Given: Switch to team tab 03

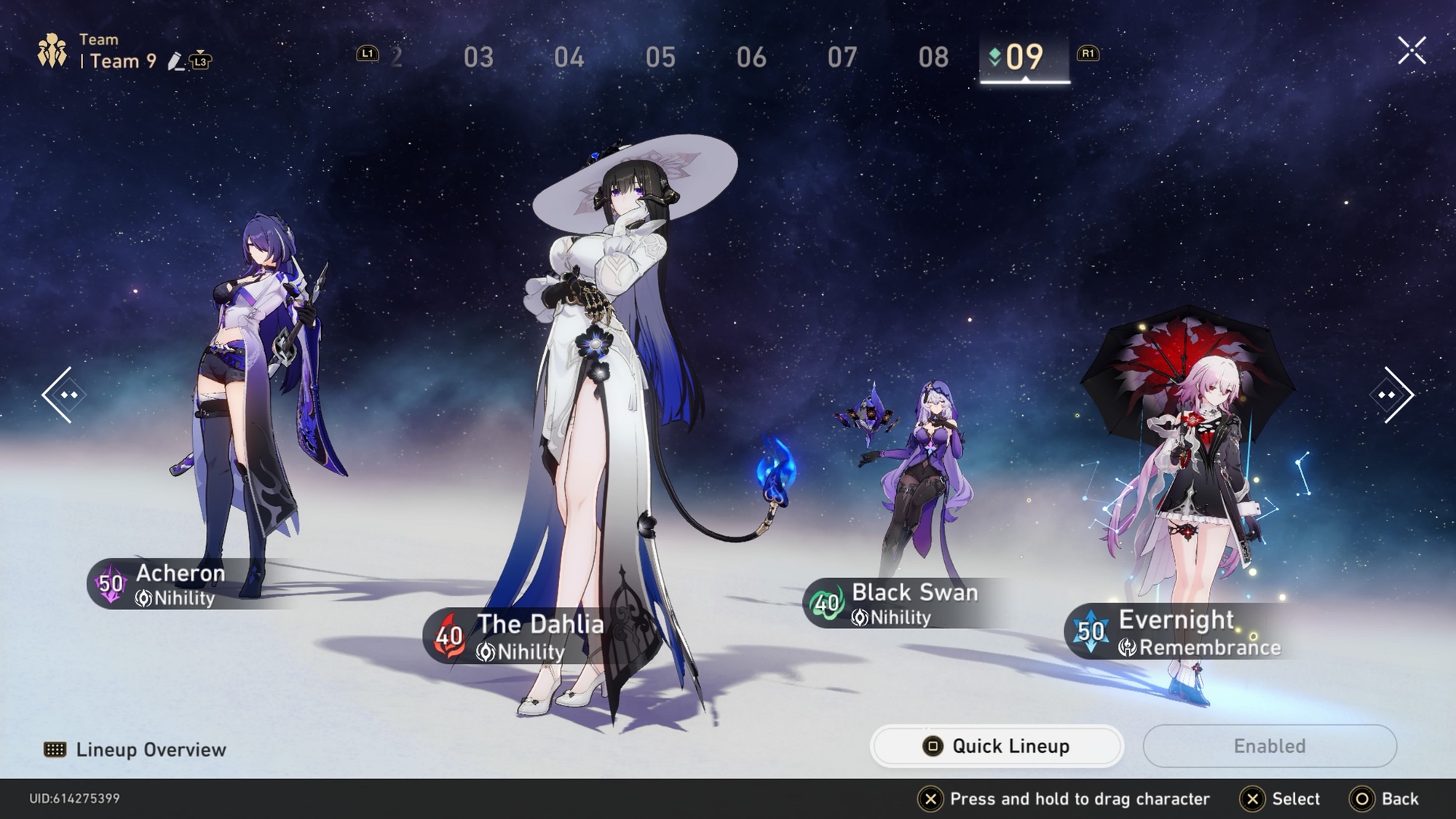Looking at the screenshot, I should click(478, 57).
